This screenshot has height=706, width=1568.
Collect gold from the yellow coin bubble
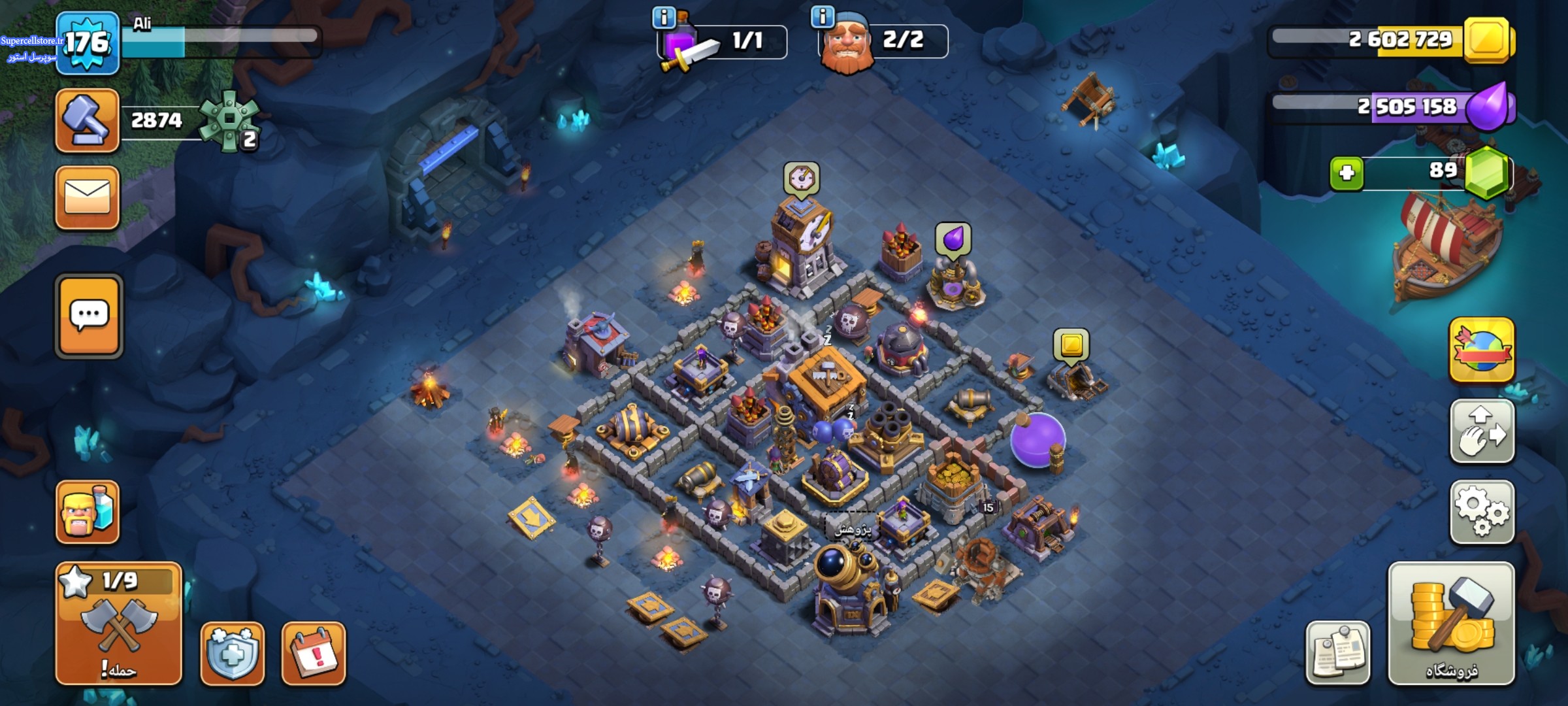point(1071,345)
